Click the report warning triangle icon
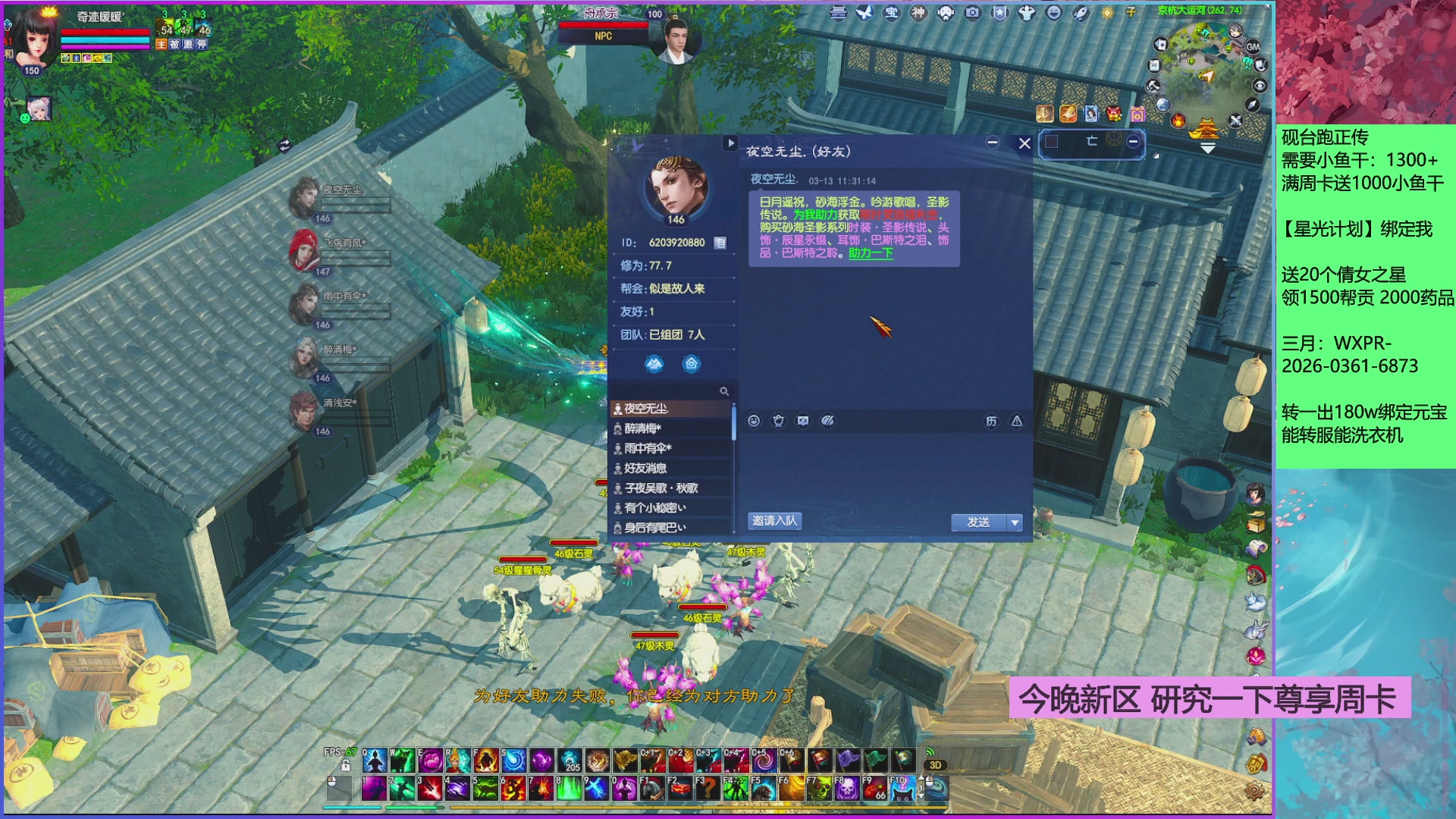 (1017, 422)
